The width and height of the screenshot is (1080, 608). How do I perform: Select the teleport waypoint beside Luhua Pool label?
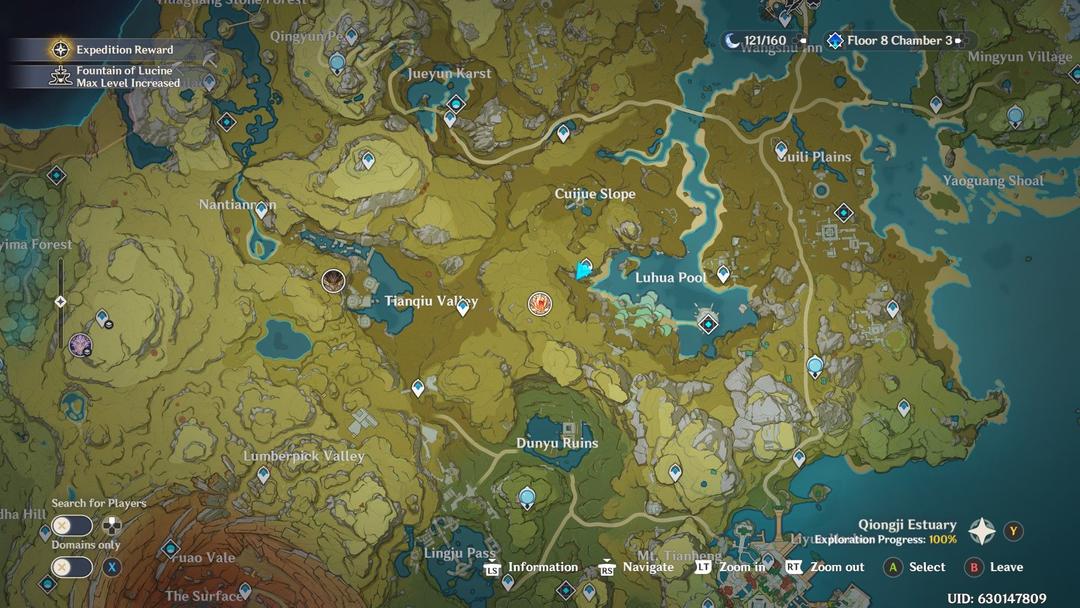723,274
